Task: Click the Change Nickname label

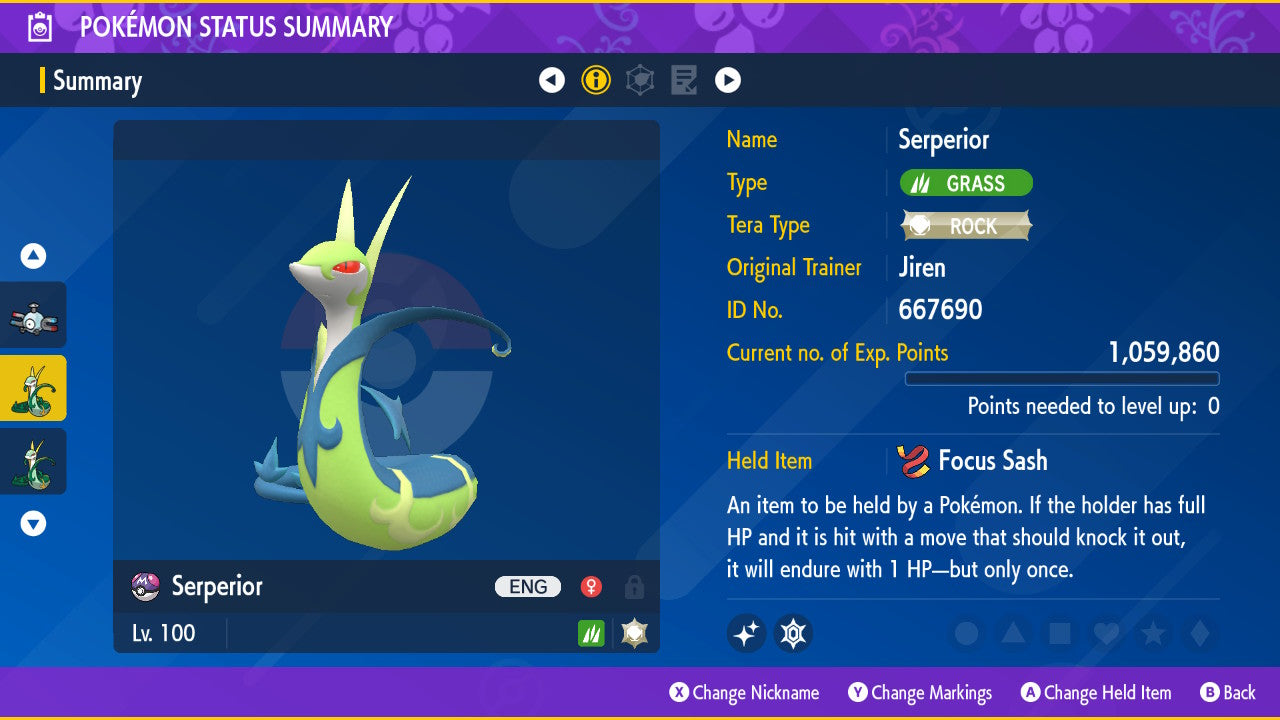Action: pyautogui.click(x=755, y=693)
